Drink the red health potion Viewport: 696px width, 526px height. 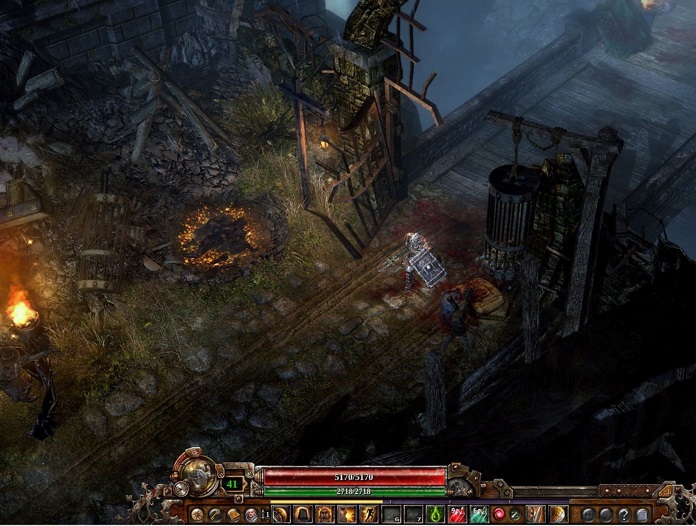click(x=458, y=514)
